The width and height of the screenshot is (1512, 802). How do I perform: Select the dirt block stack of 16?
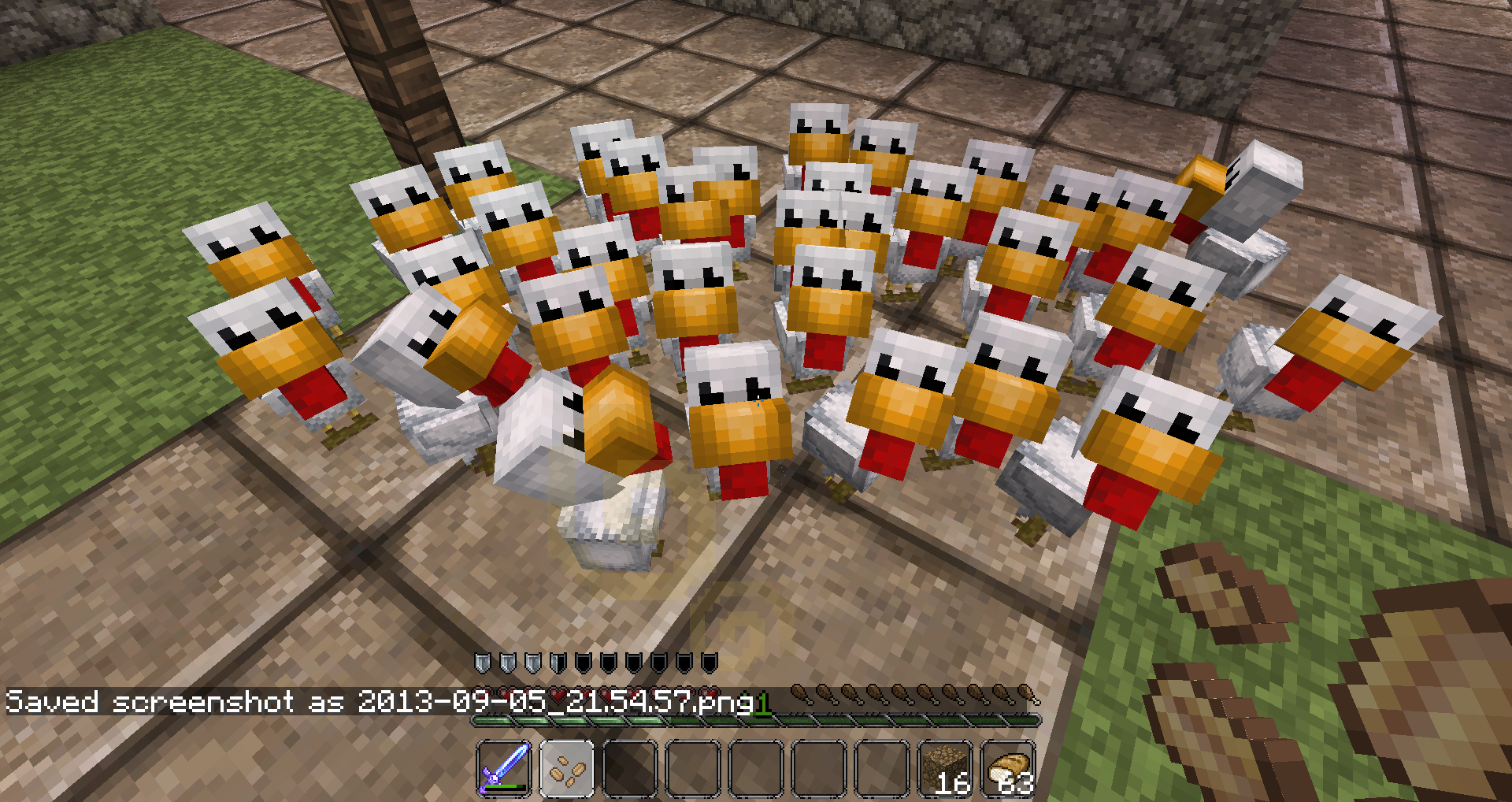tap(946, 766)
